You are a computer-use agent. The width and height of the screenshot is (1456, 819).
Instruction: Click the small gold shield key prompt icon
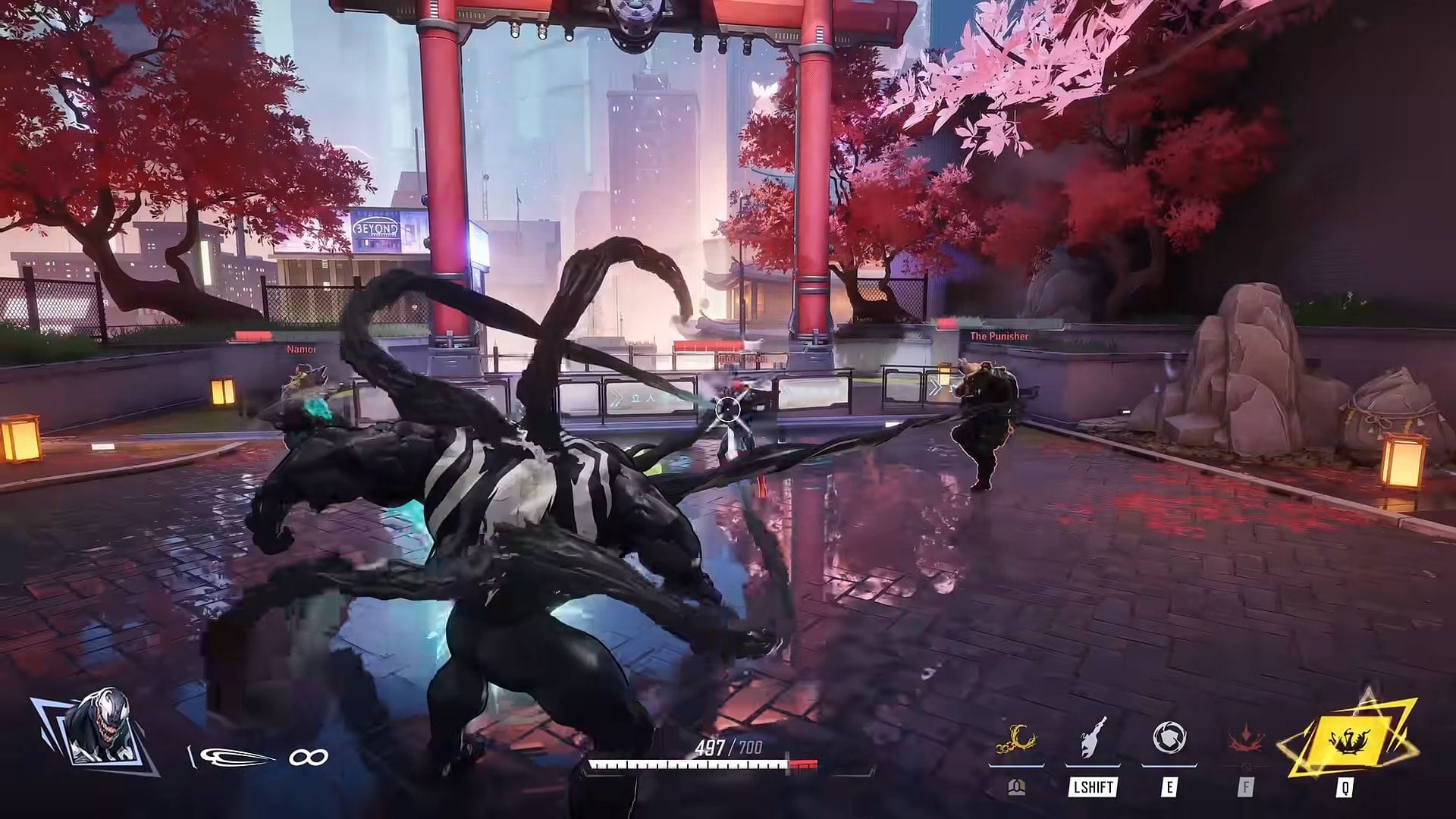(x=1018, y=787)
